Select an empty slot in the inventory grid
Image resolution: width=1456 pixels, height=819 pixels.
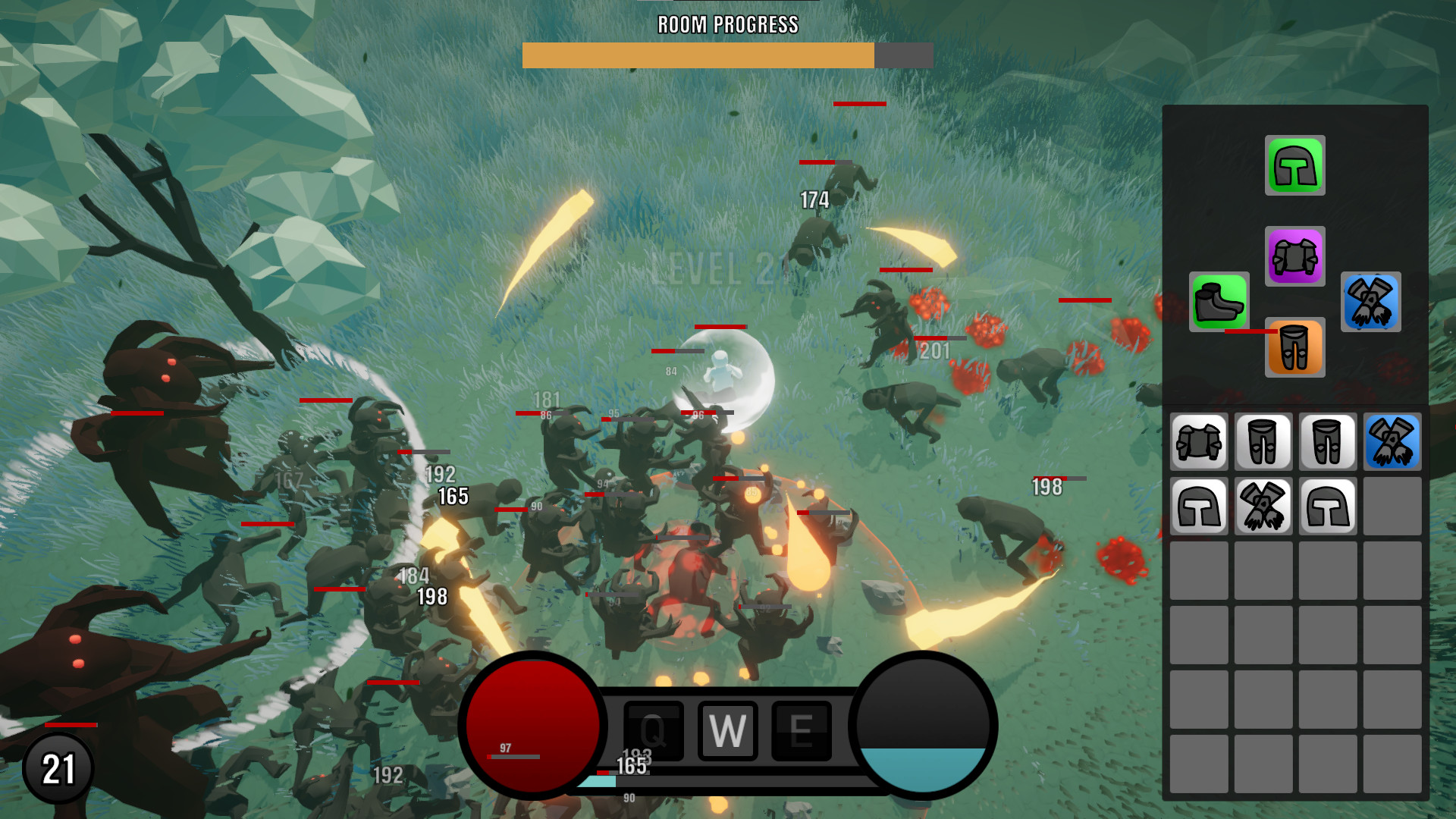(1393, 507)
